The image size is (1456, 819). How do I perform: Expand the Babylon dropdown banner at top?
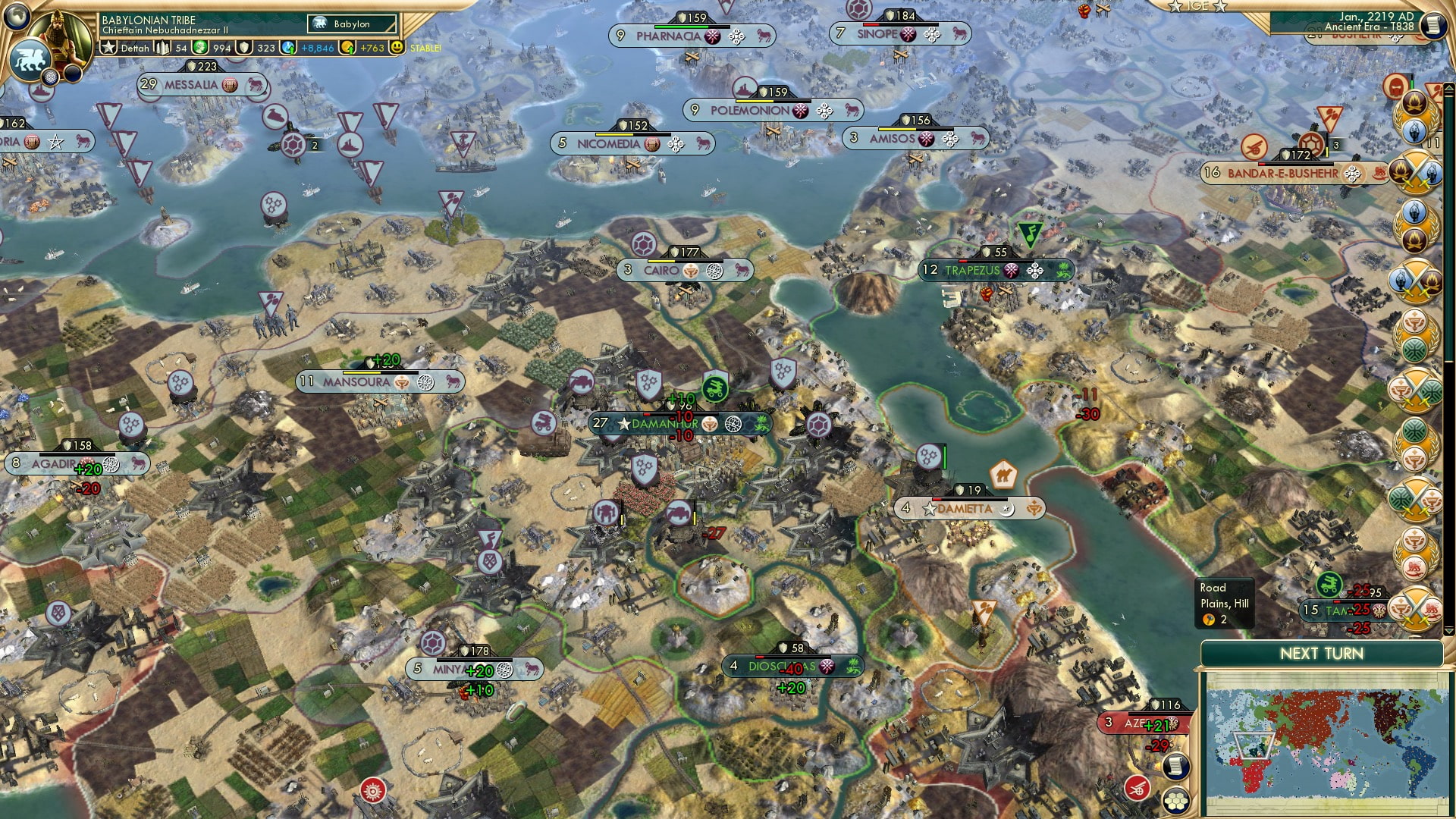point(351,24)
